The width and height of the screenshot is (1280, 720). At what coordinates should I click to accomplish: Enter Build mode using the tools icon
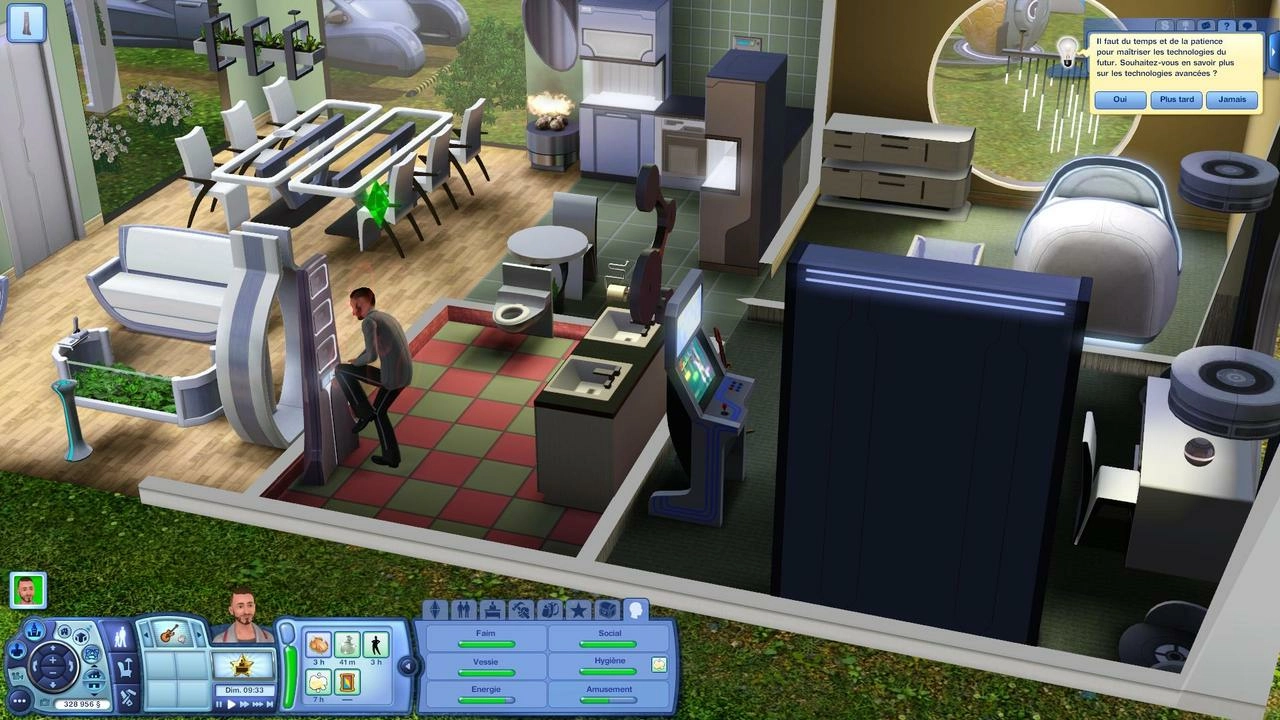[x=126, y=697]
